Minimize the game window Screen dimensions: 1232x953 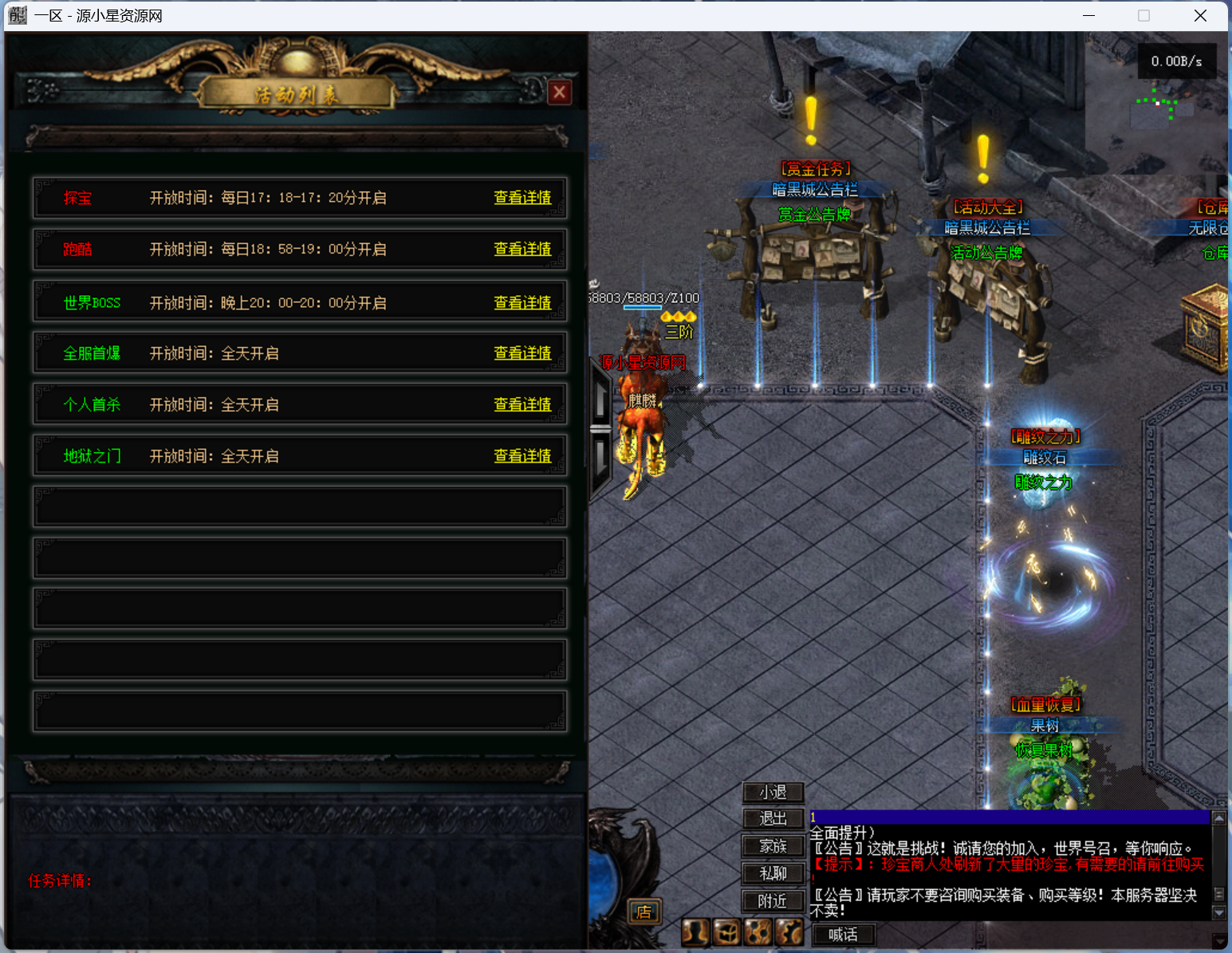(1088, 16)
